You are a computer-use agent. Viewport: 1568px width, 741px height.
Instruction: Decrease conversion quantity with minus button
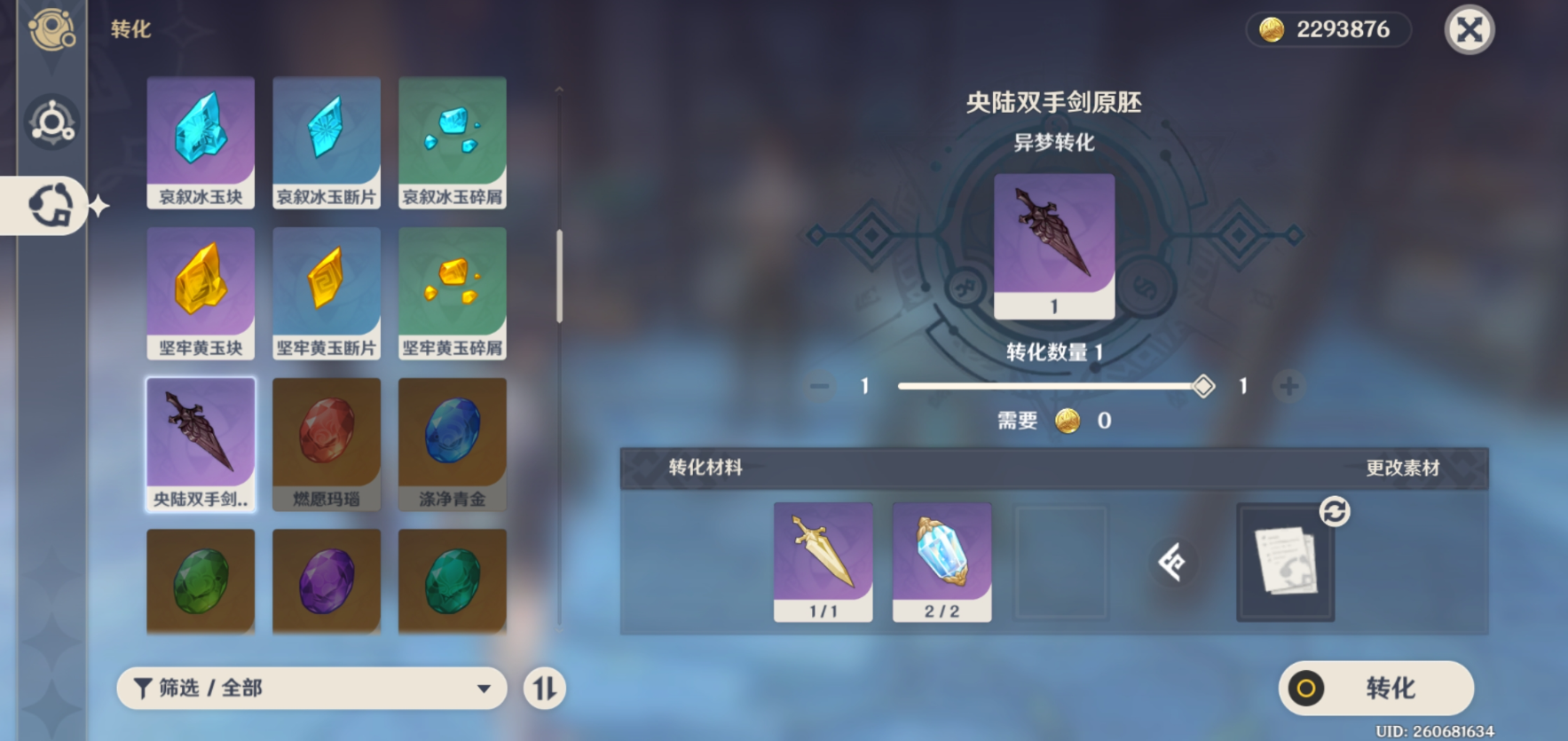point(819,386)
